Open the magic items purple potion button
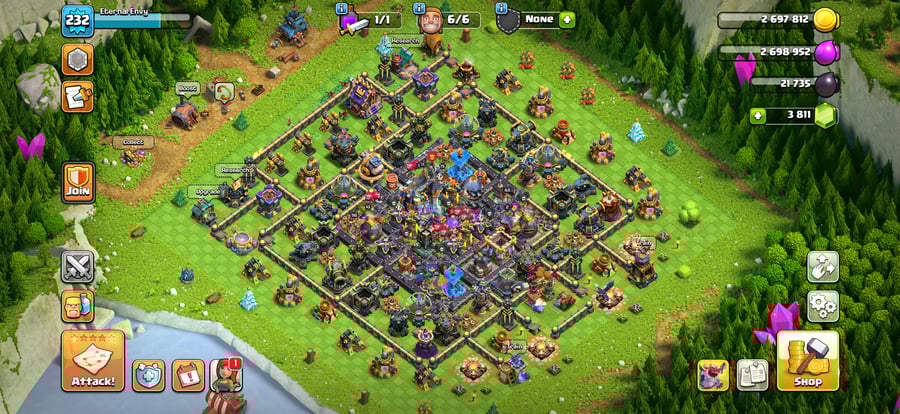Image resolution: width=900 pixels, height=414 pixels. point(713,374)
